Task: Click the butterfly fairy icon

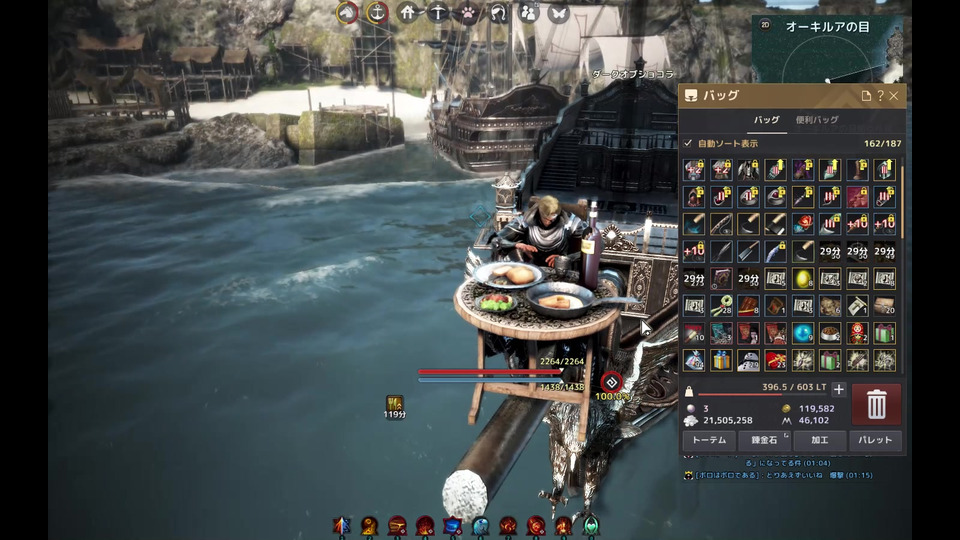Action: coord(558,12)
